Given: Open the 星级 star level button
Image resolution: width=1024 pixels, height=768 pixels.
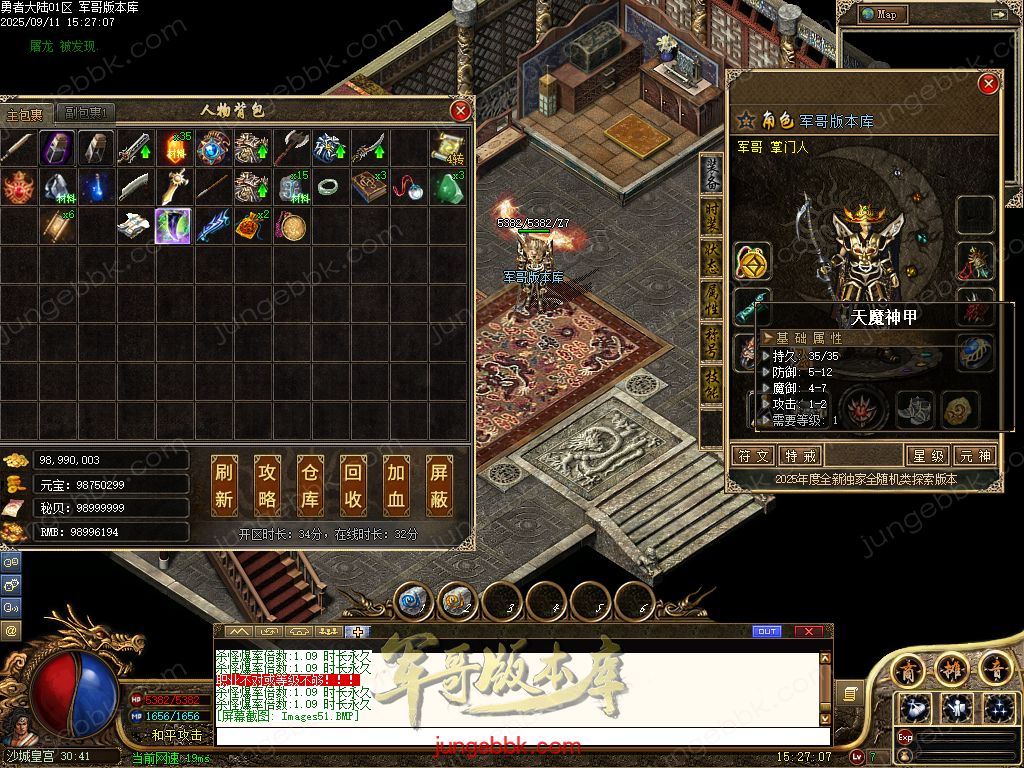Looking at the screenshot, I should (x=926, y=456).
